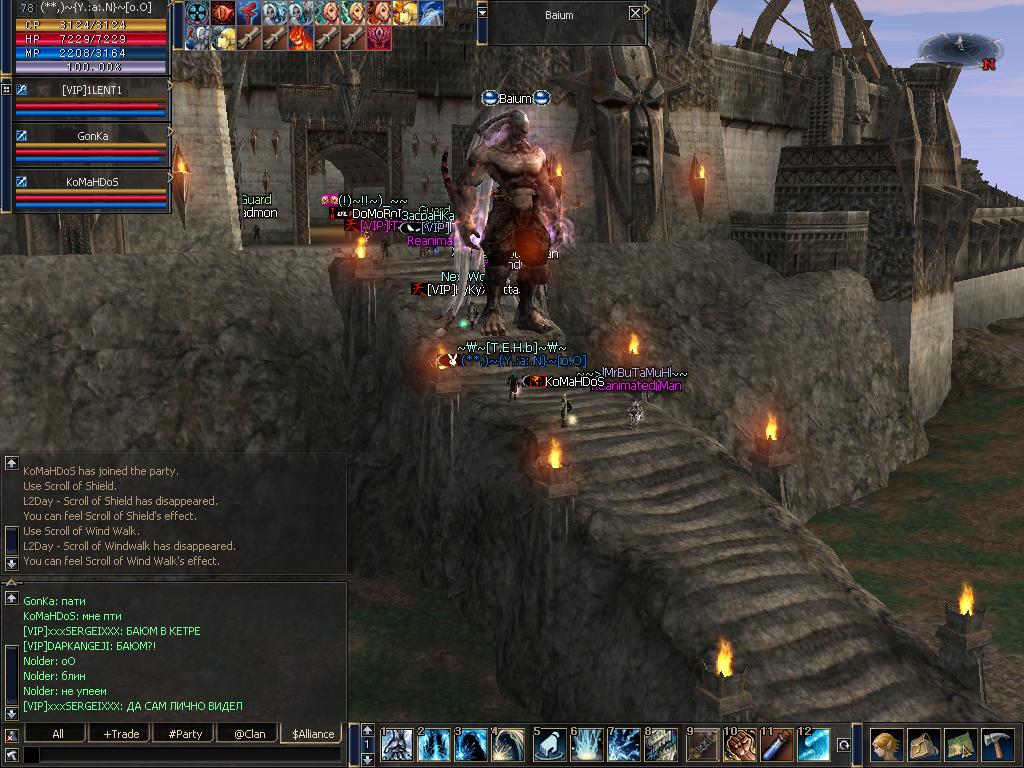The width and height of the screenshot is (1024, 768).
Task: Switch to the #Party chat tab
Action: [x=185, y=734]
